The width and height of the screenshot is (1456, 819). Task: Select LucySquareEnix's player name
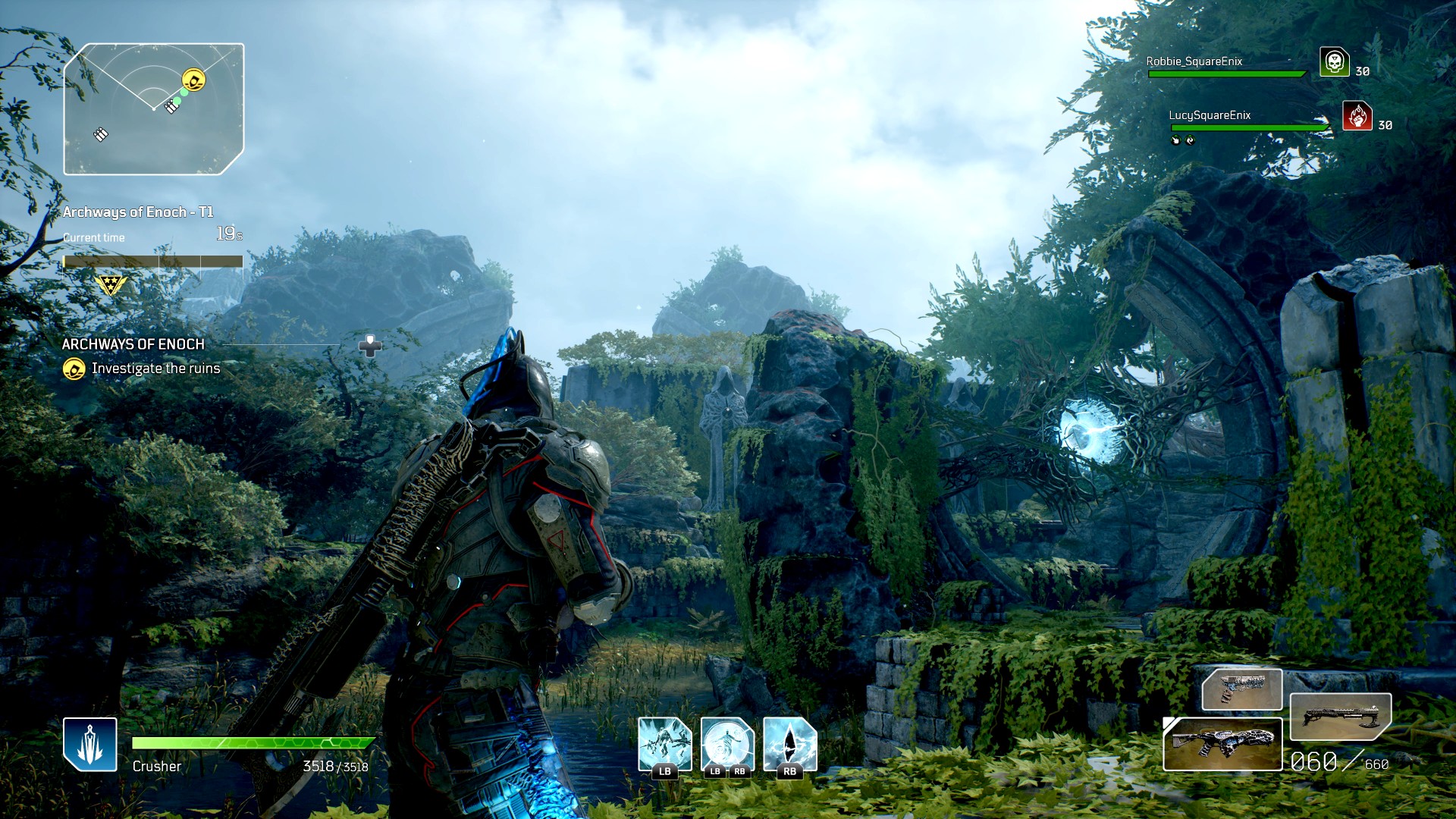[1209, 115]
